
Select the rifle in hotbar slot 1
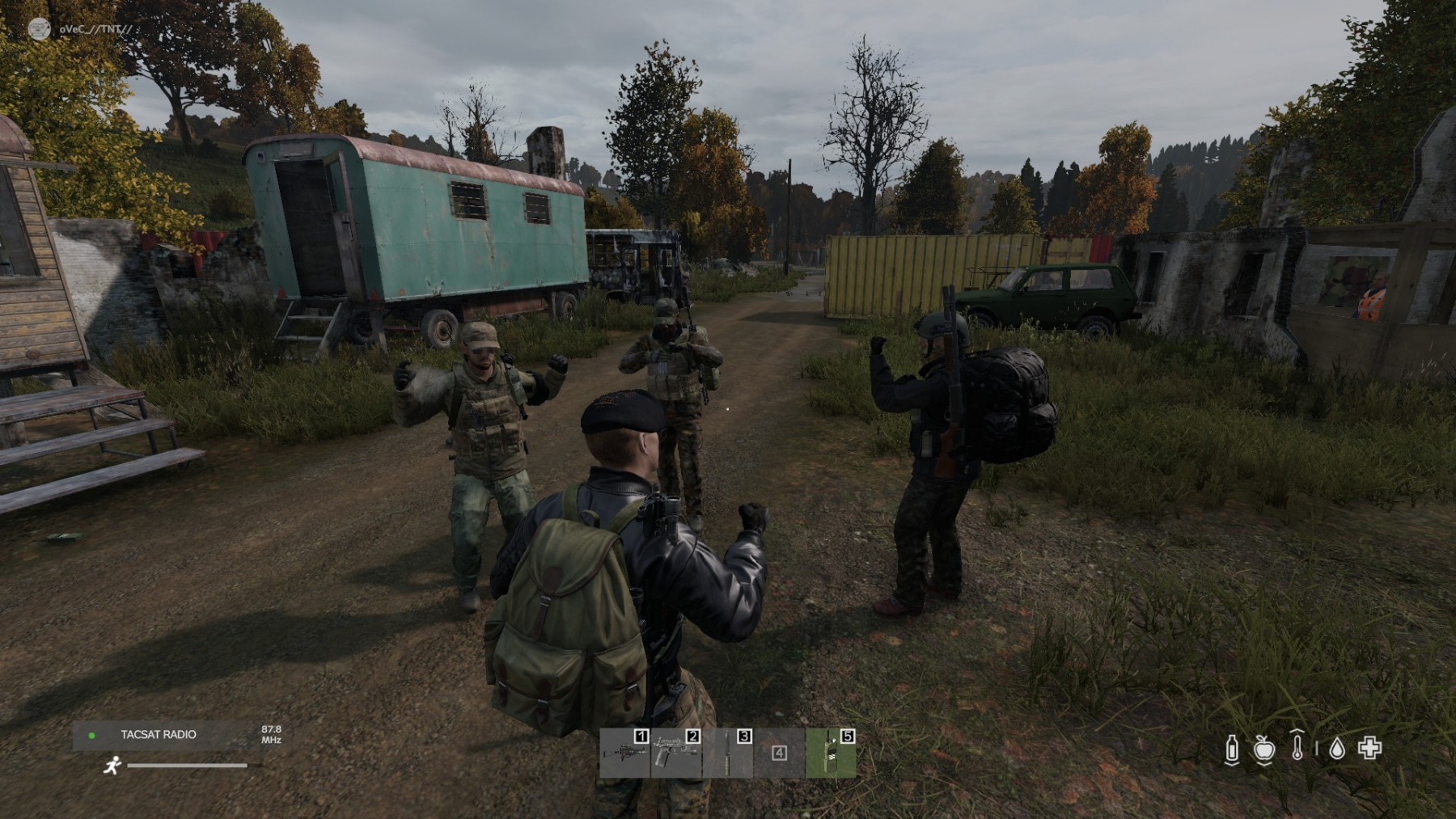(624, 753)
